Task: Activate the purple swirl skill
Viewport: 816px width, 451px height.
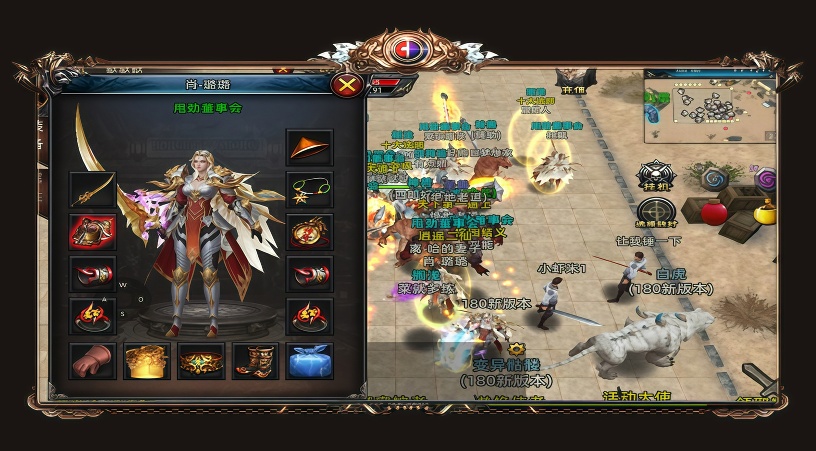Action: (766, 180)
